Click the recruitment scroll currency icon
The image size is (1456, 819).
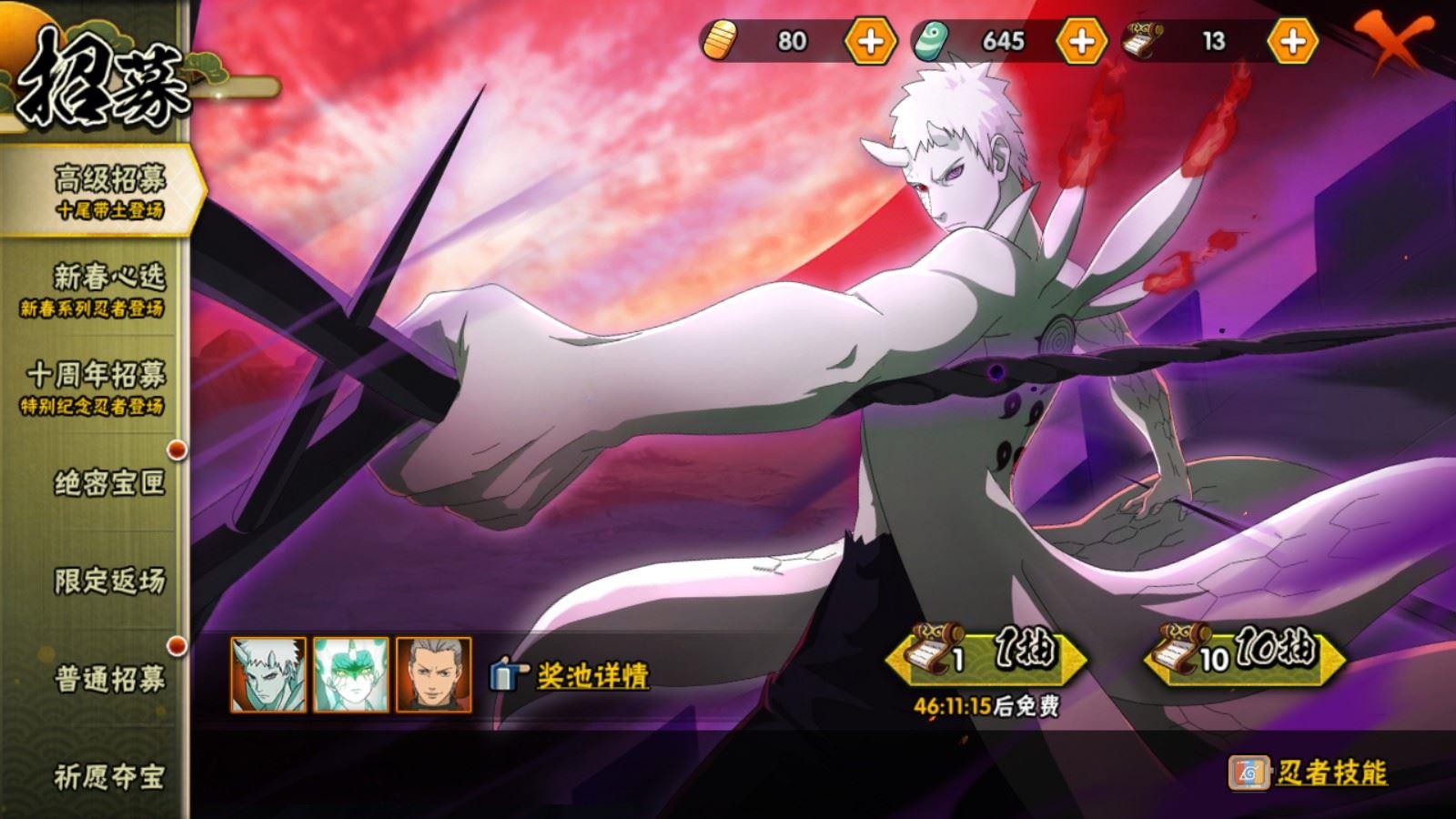[x=1143, y=40]
